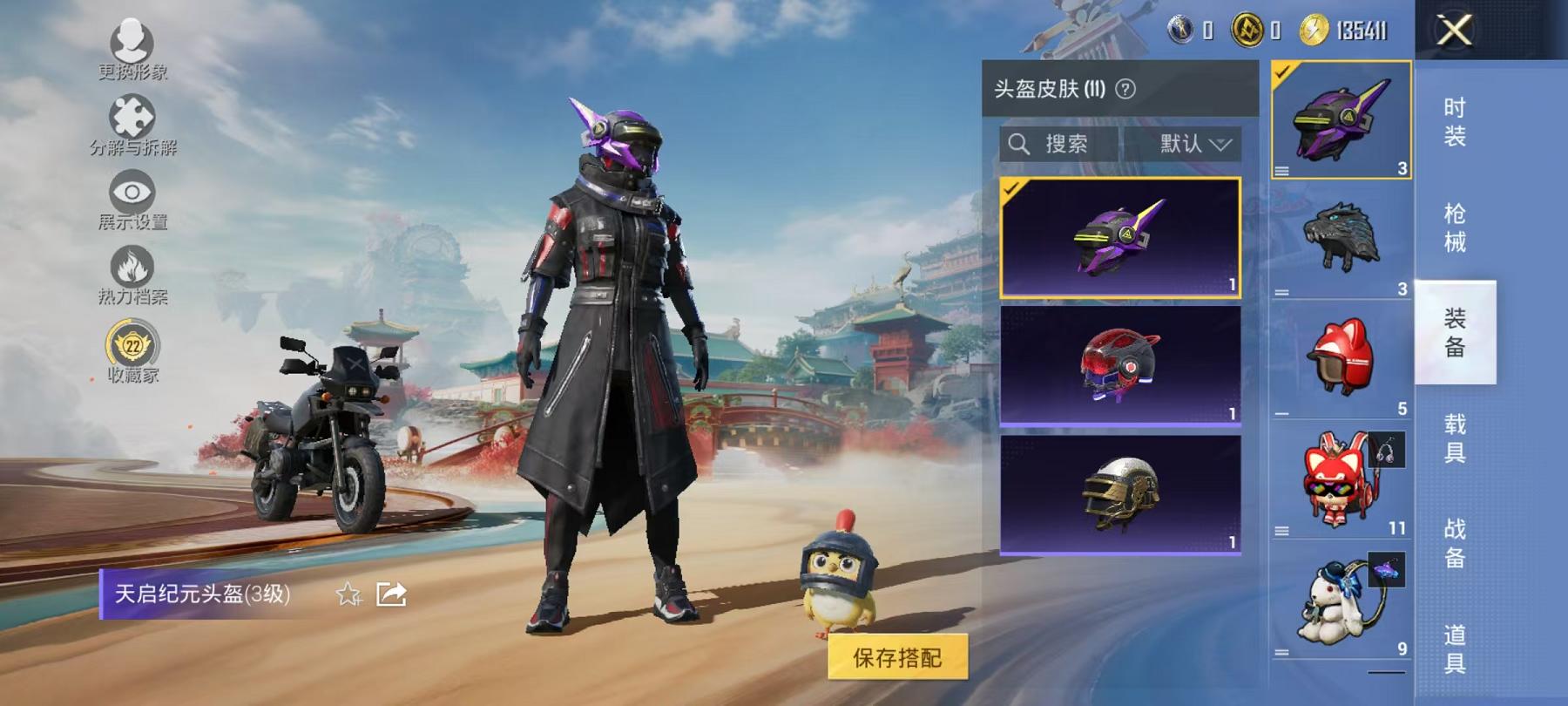This screenshot has height=706, width=1568.
Task: Open the 默认 sort order dropdown
Action: [1192, 144]
